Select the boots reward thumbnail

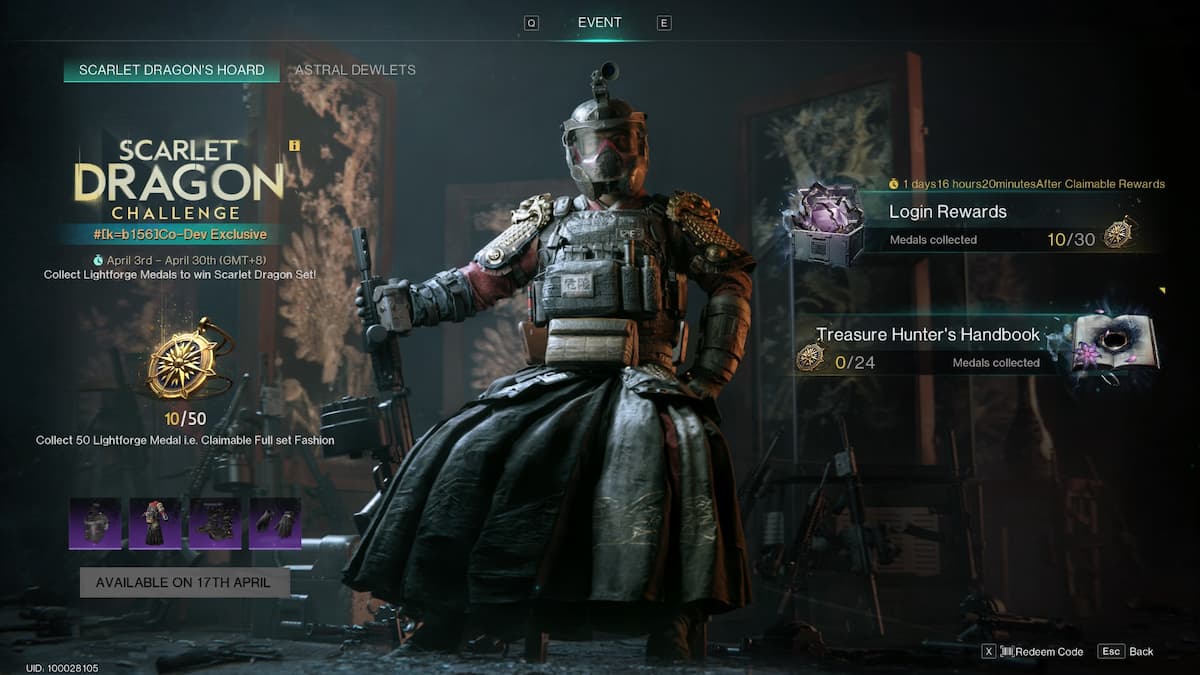coord(215,524)
